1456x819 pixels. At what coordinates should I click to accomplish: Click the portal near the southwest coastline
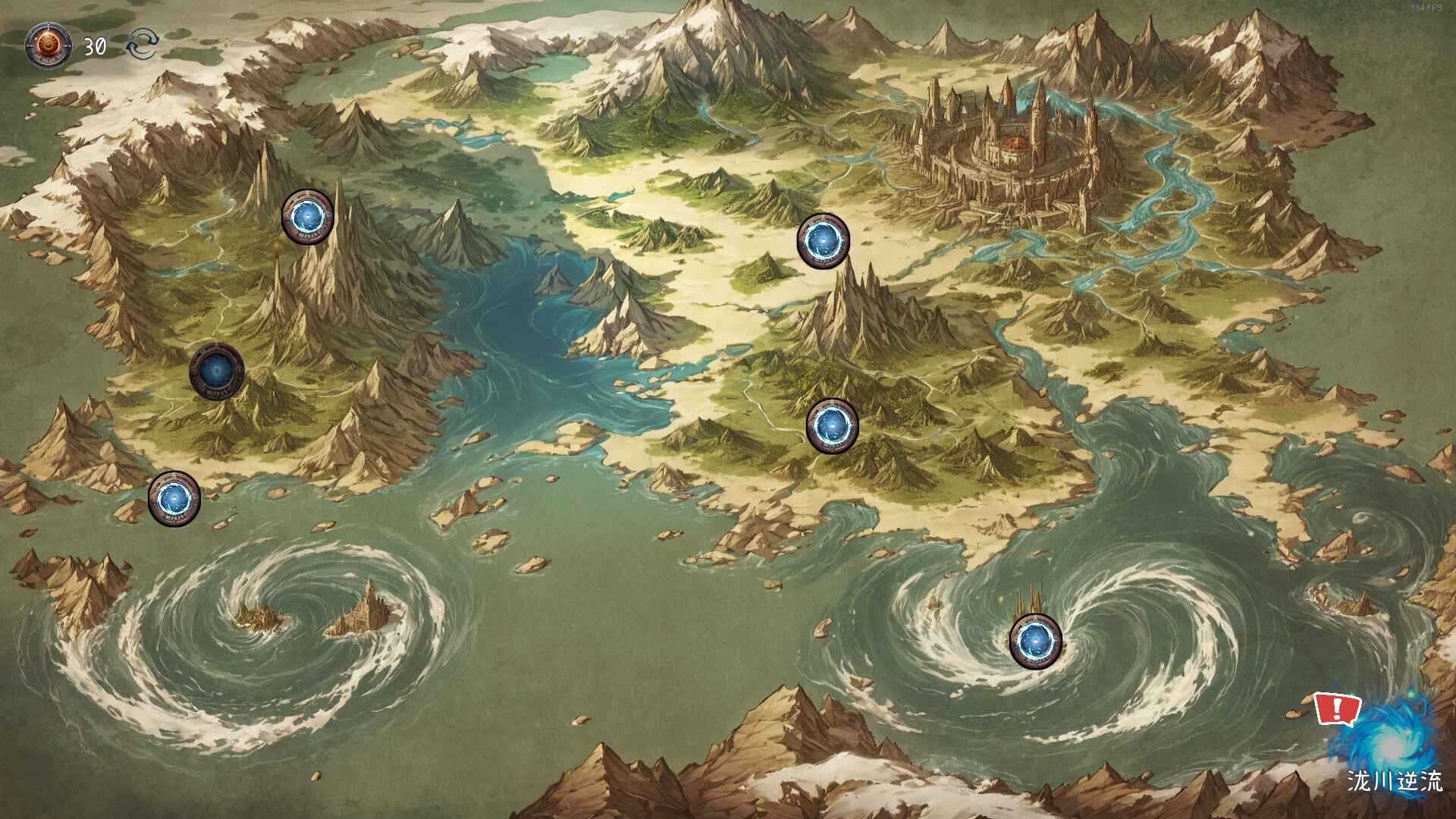pyautogui.click(x=173, y=499)
